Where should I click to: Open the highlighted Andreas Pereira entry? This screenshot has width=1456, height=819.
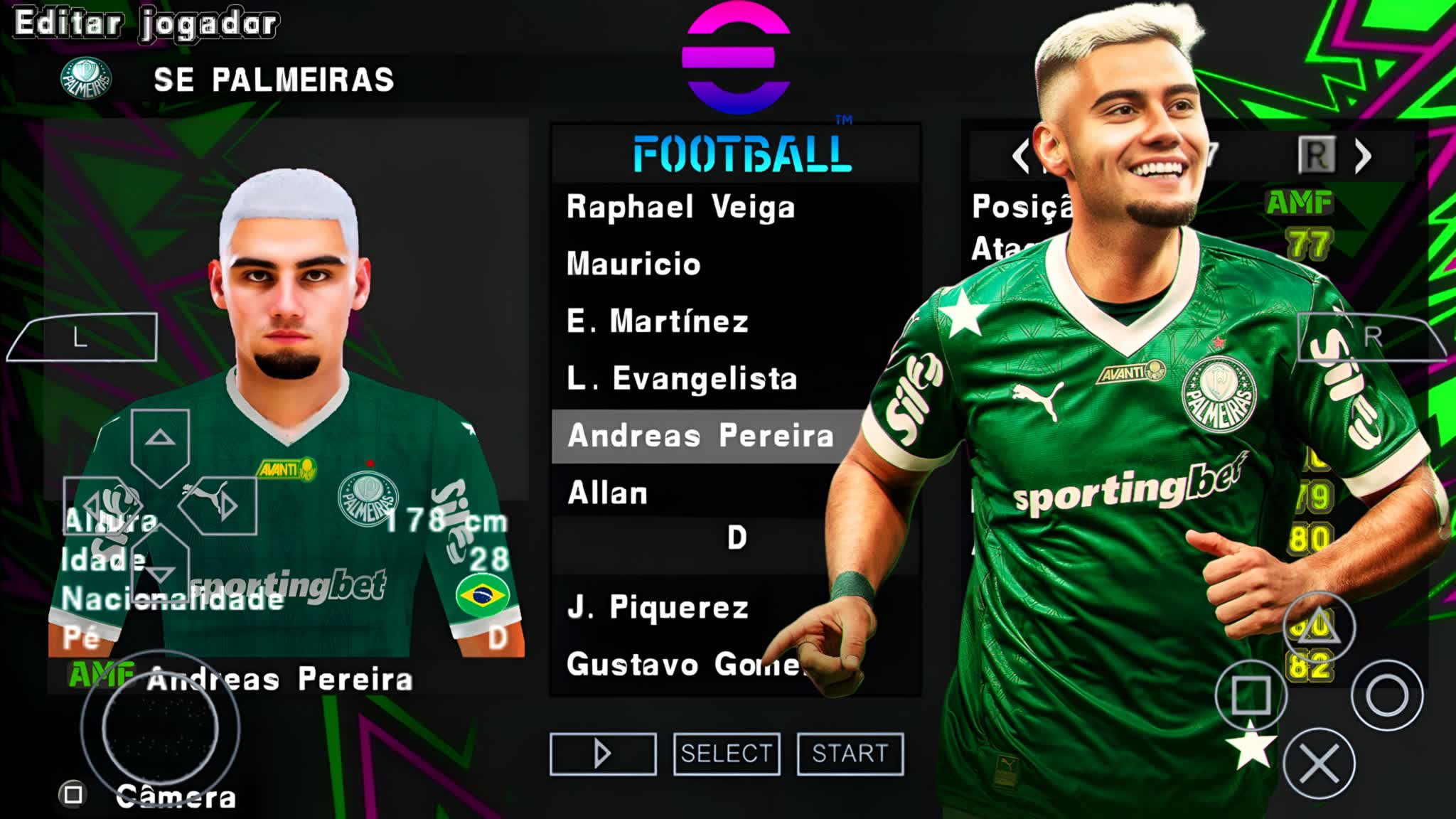(x=700, y=436)
